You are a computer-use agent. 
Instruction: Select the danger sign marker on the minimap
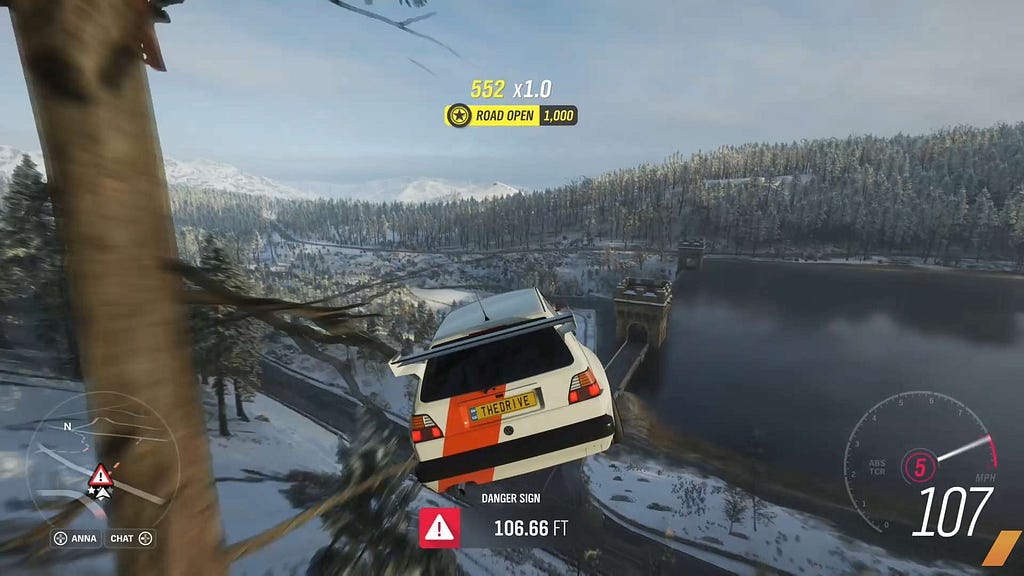pos(100,475)
